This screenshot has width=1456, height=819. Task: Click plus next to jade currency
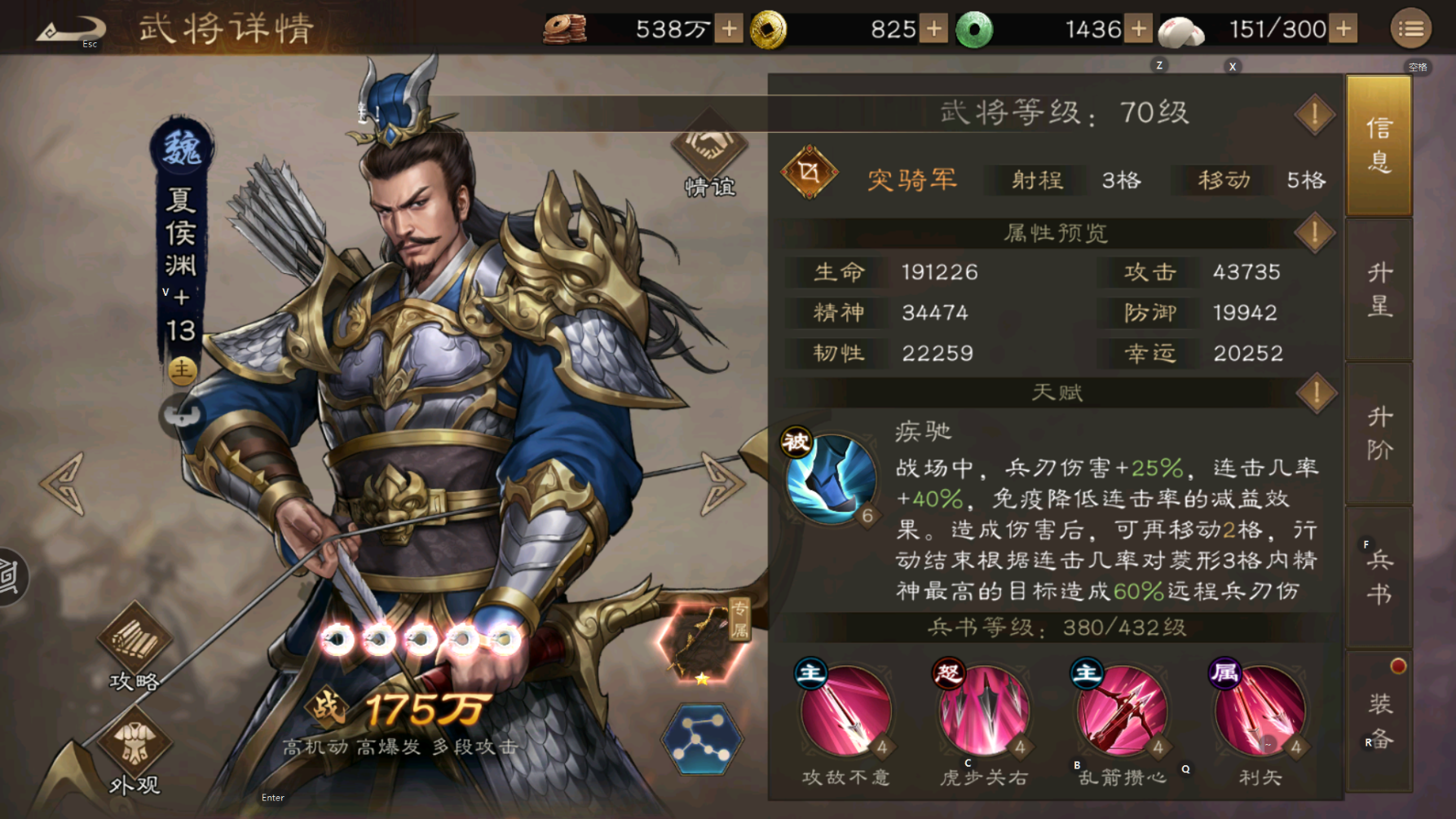pos(1139,29)
